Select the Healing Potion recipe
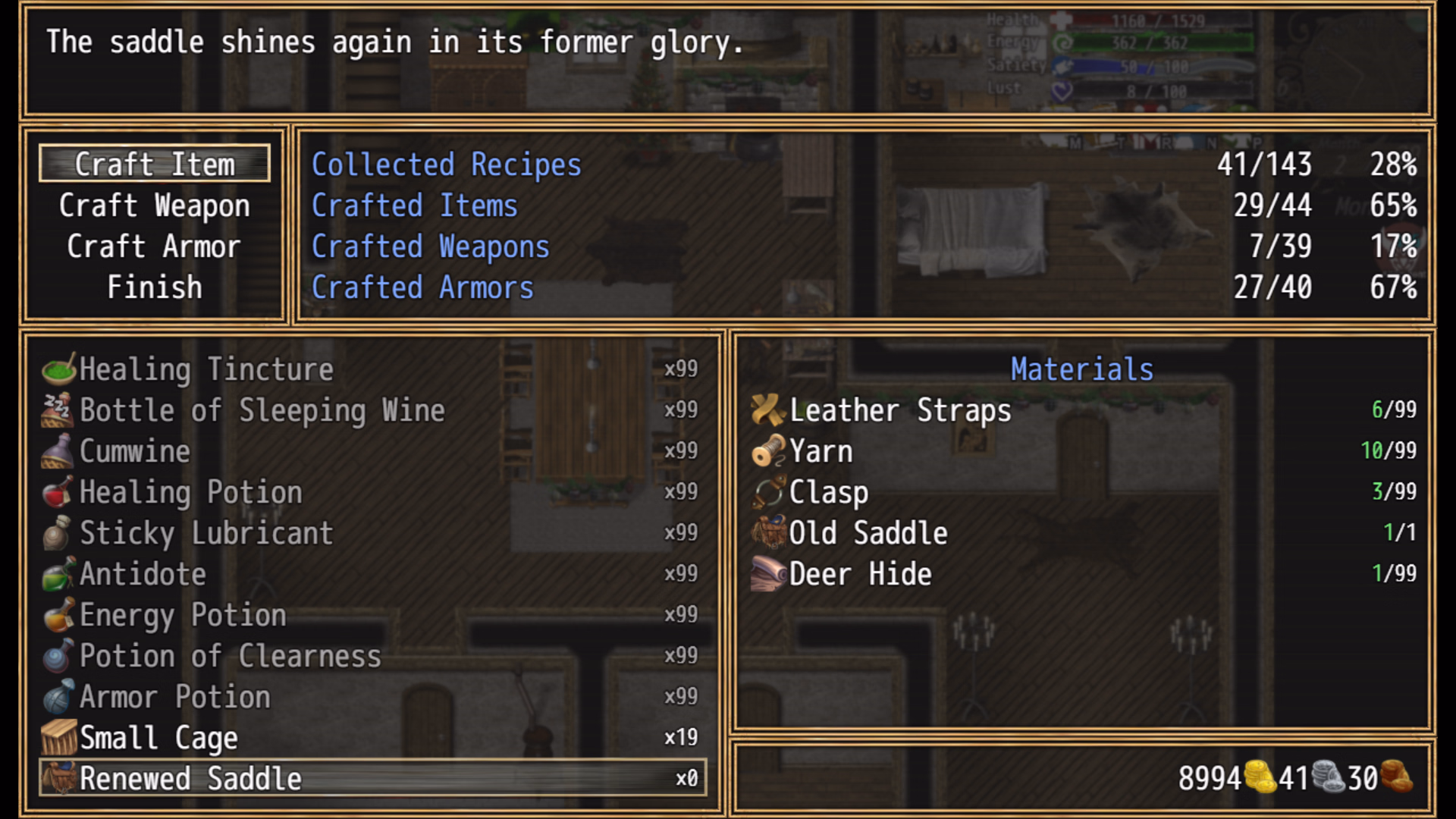This screenshot has height=819, width=1456. [x=372, y=492]
